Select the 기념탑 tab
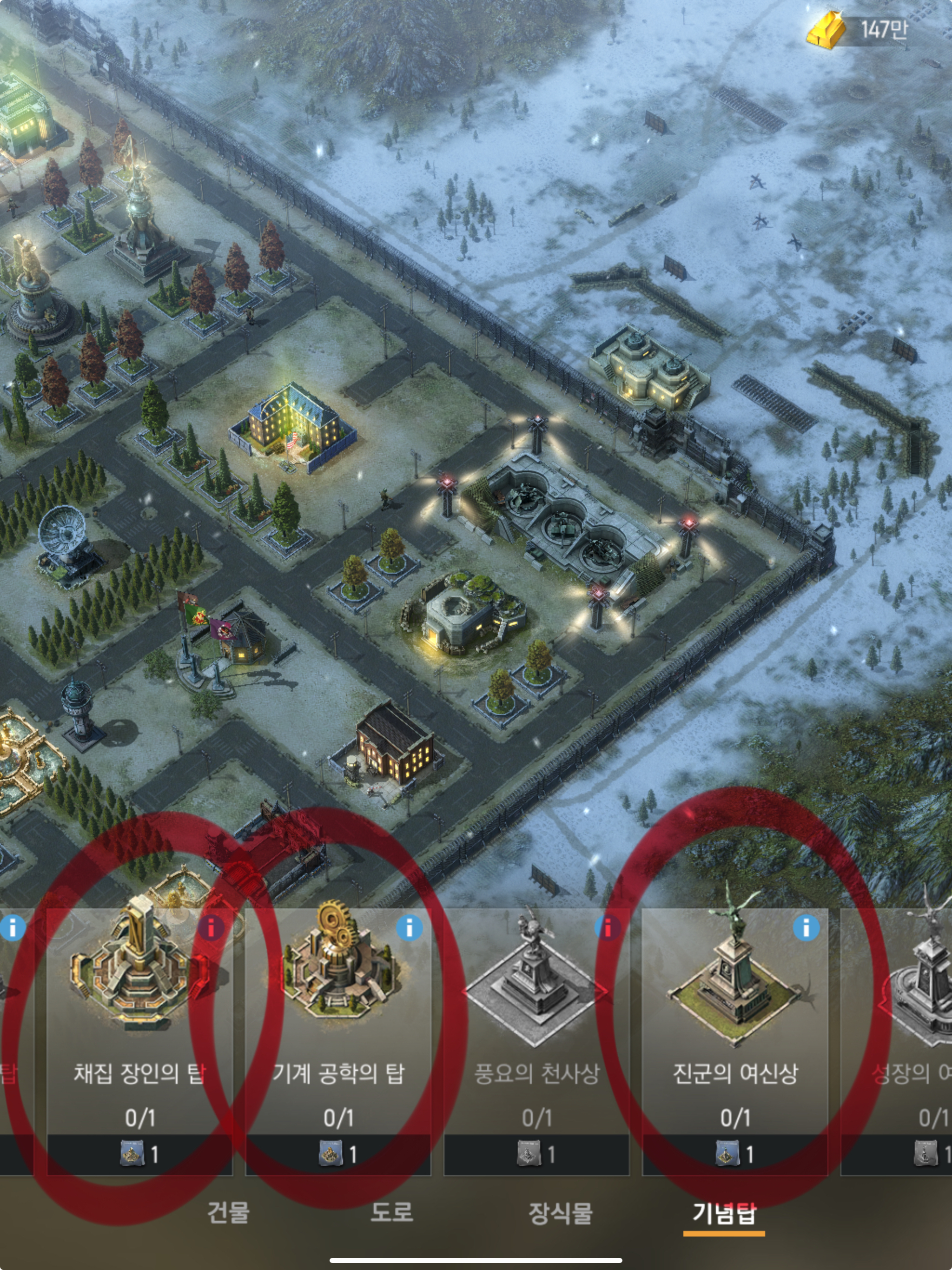The height and width of the screenshot is (1270, 952). 723,1212
